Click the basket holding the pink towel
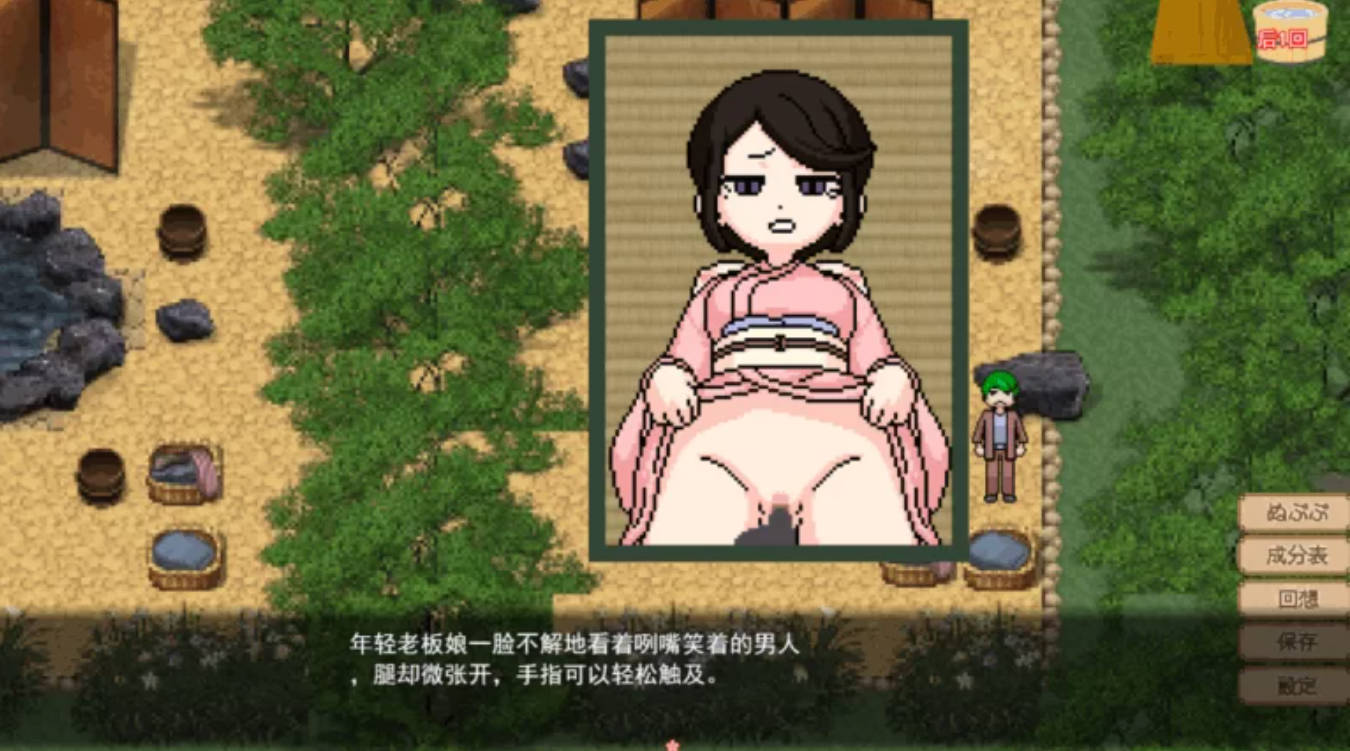 tap(182, 477)
